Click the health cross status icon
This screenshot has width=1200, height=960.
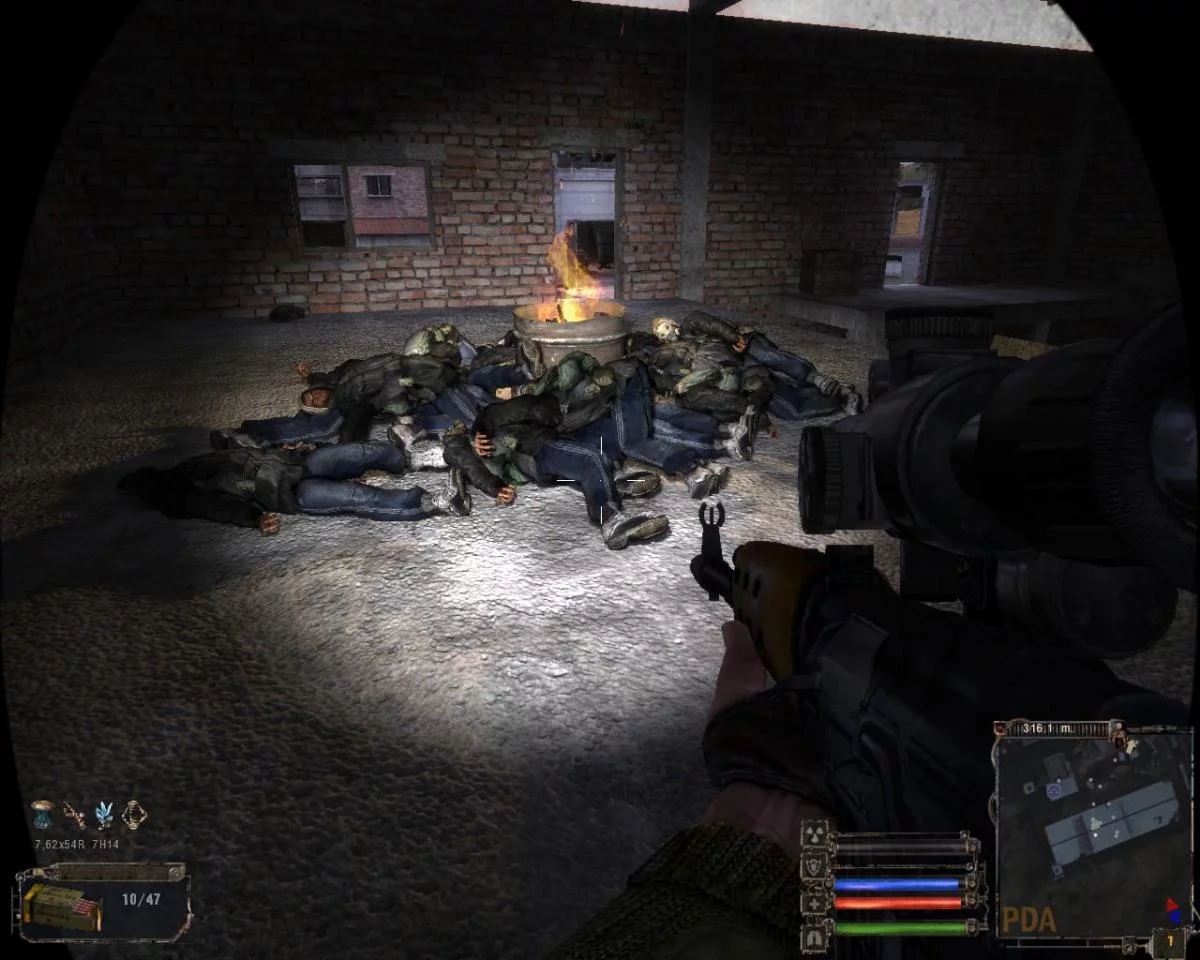tap(815, 903)
